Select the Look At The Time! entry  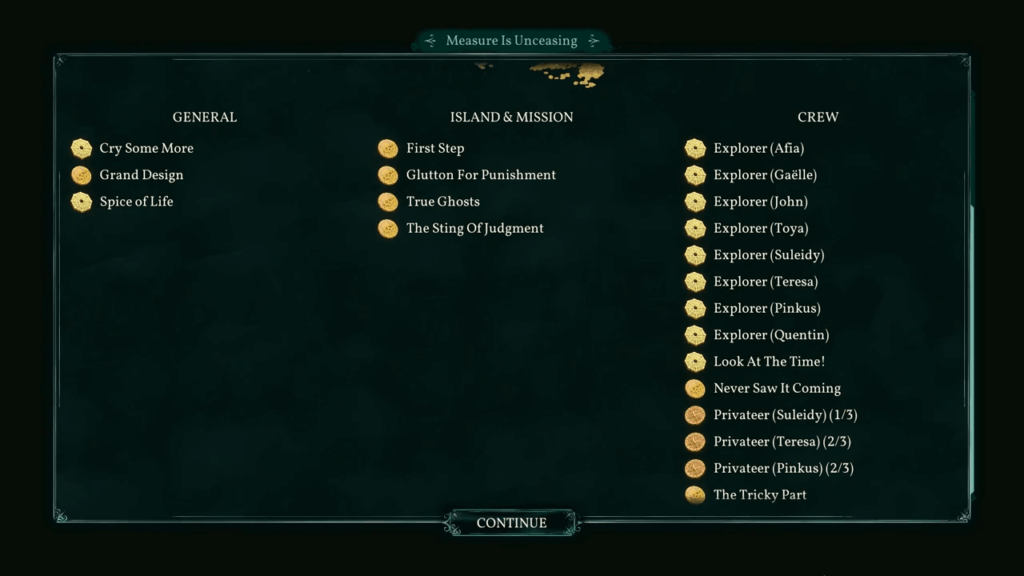[768, 362]
